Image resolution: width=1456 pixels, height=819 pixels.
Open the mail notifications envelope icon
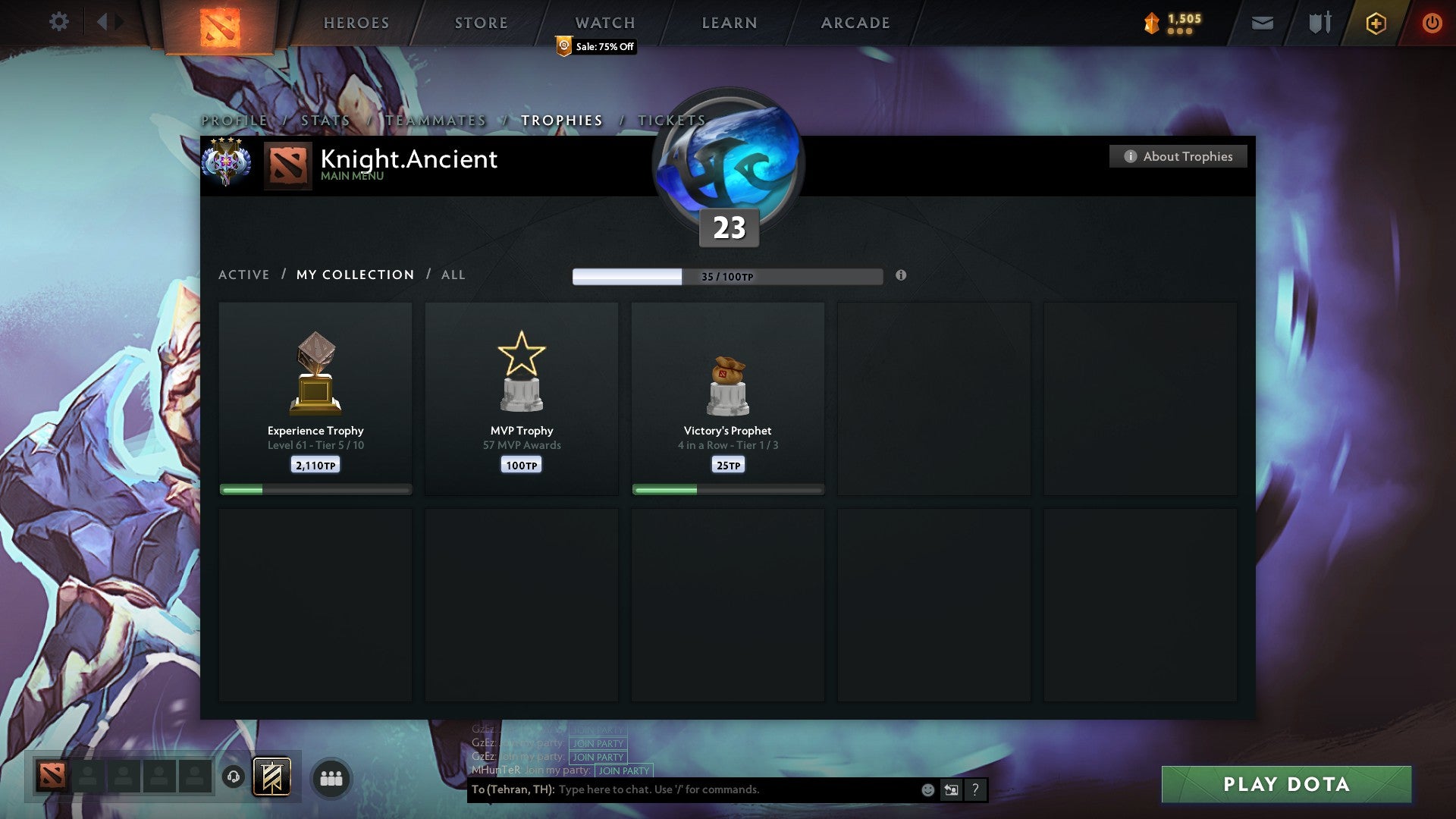(x=1263, y=23)
